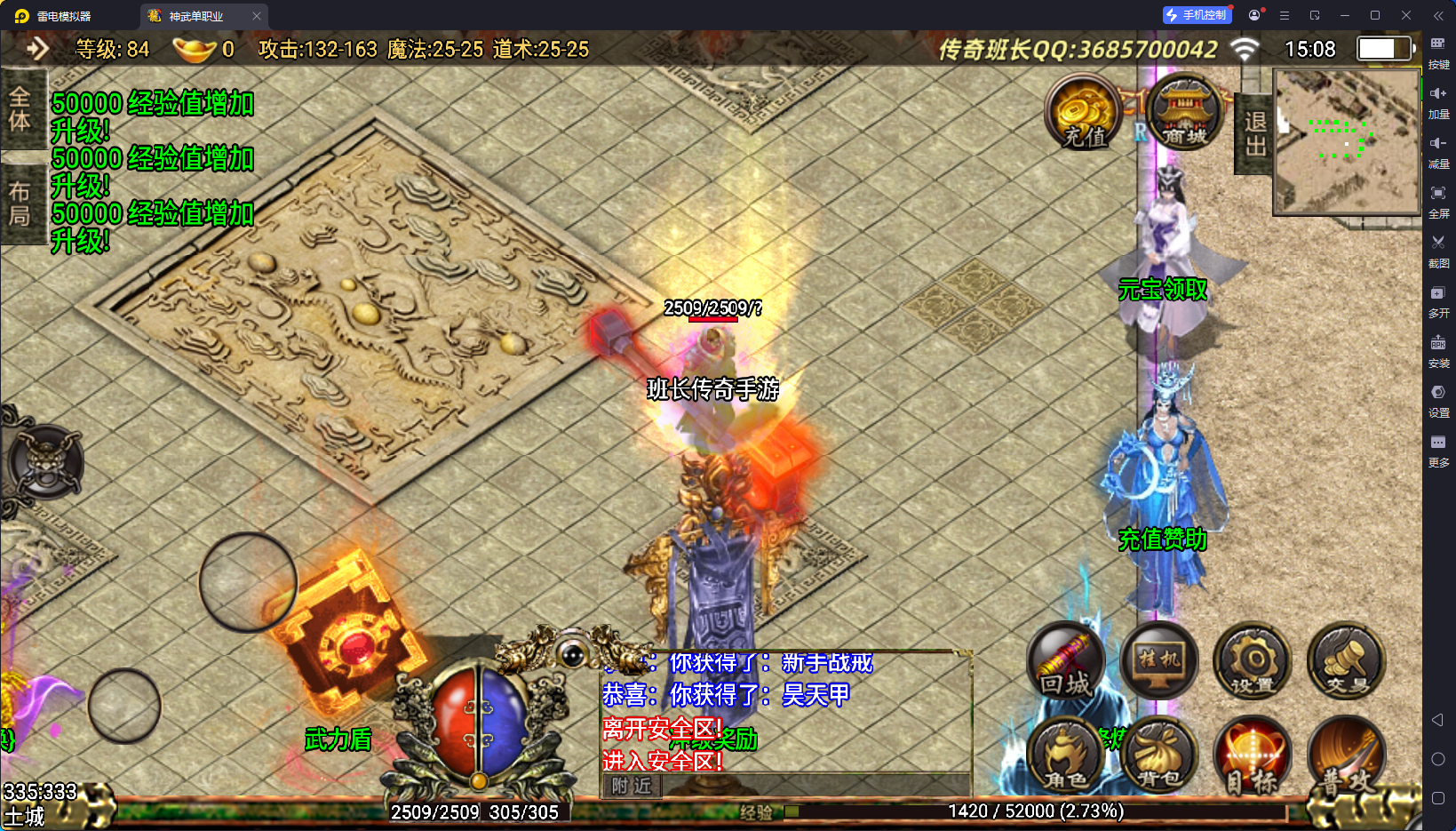Open the 充值 recharge gold icon
The width and height of the screenshot is (1456, 831).
(x=1082, y=112)
